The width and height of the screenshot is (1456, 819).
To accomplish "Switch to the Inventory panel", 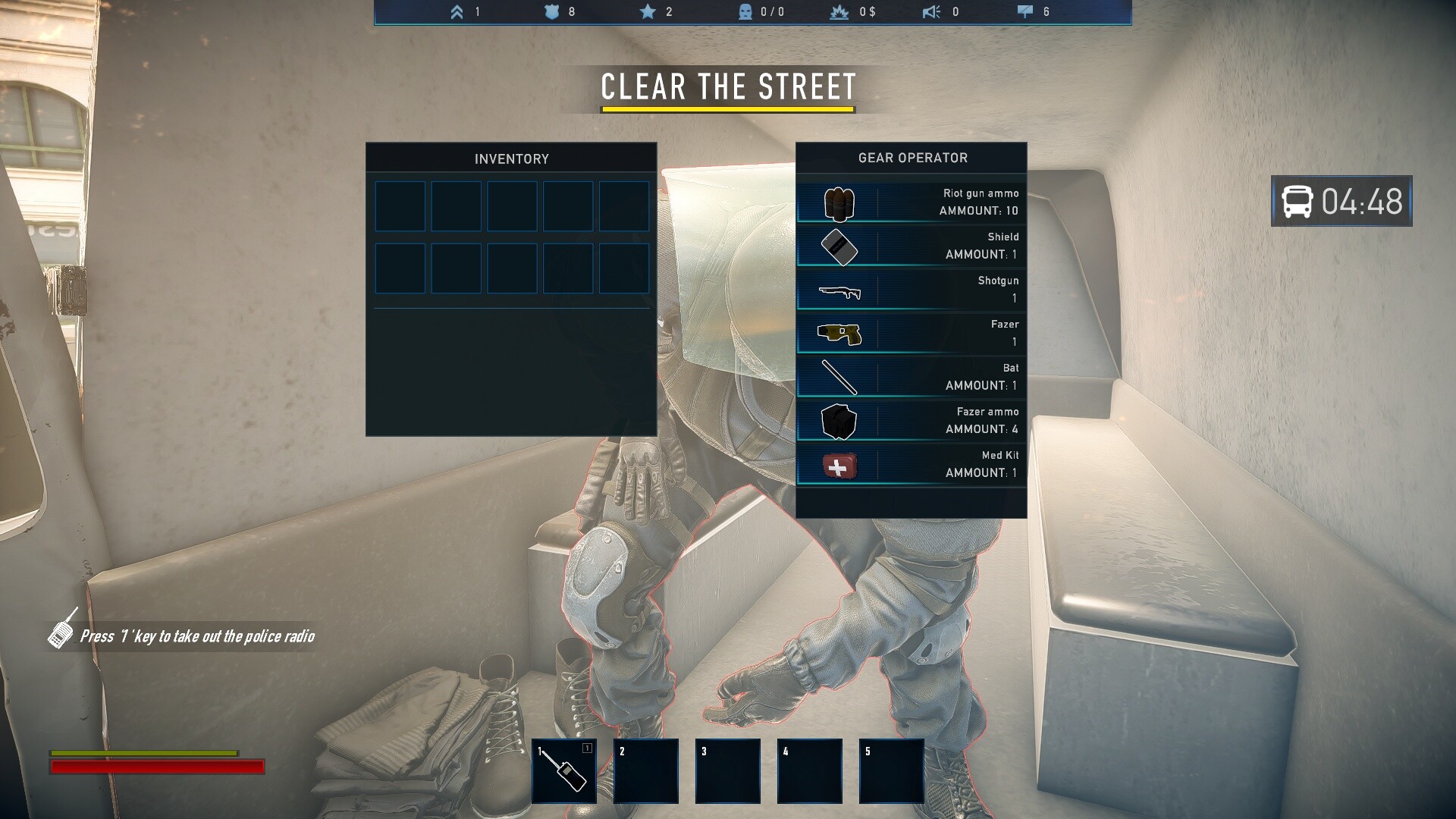I will coord(511,158).
